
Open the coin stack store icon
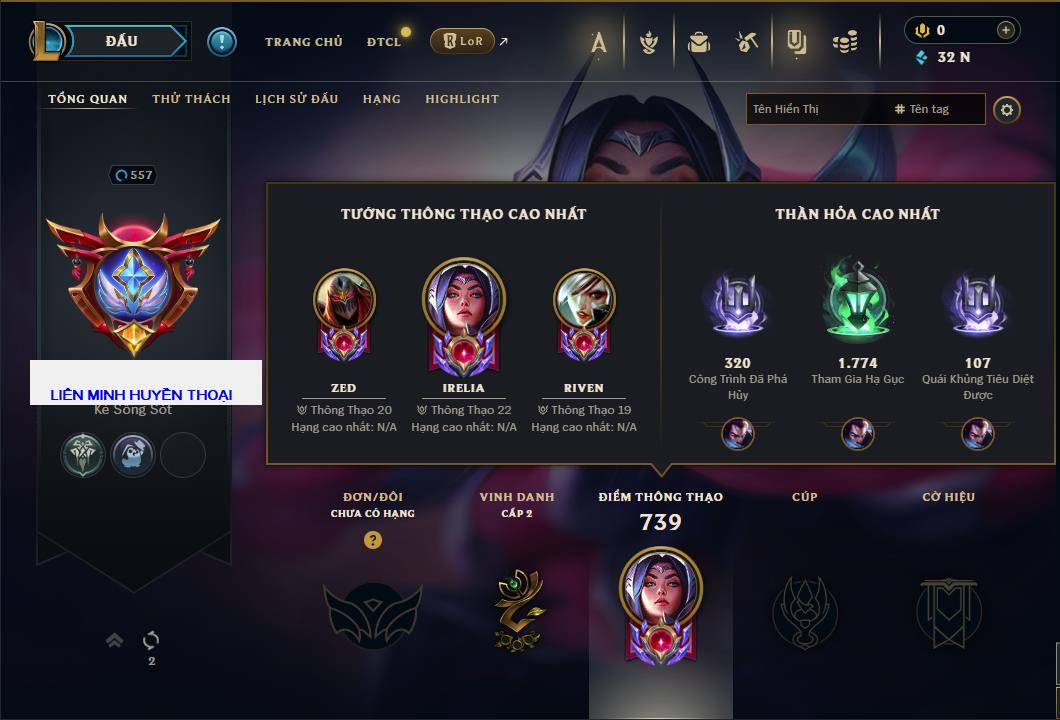pos(846,42)
